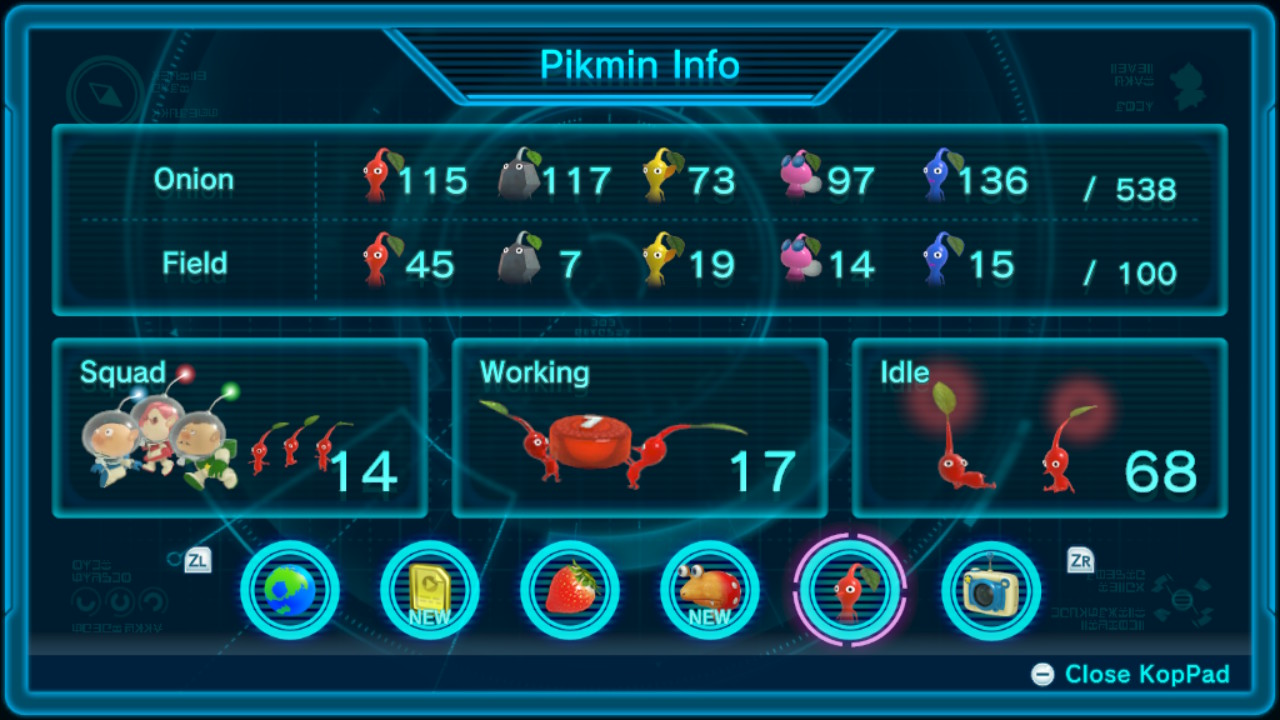Select the red Pikmin info tab

tap(850, 590)
